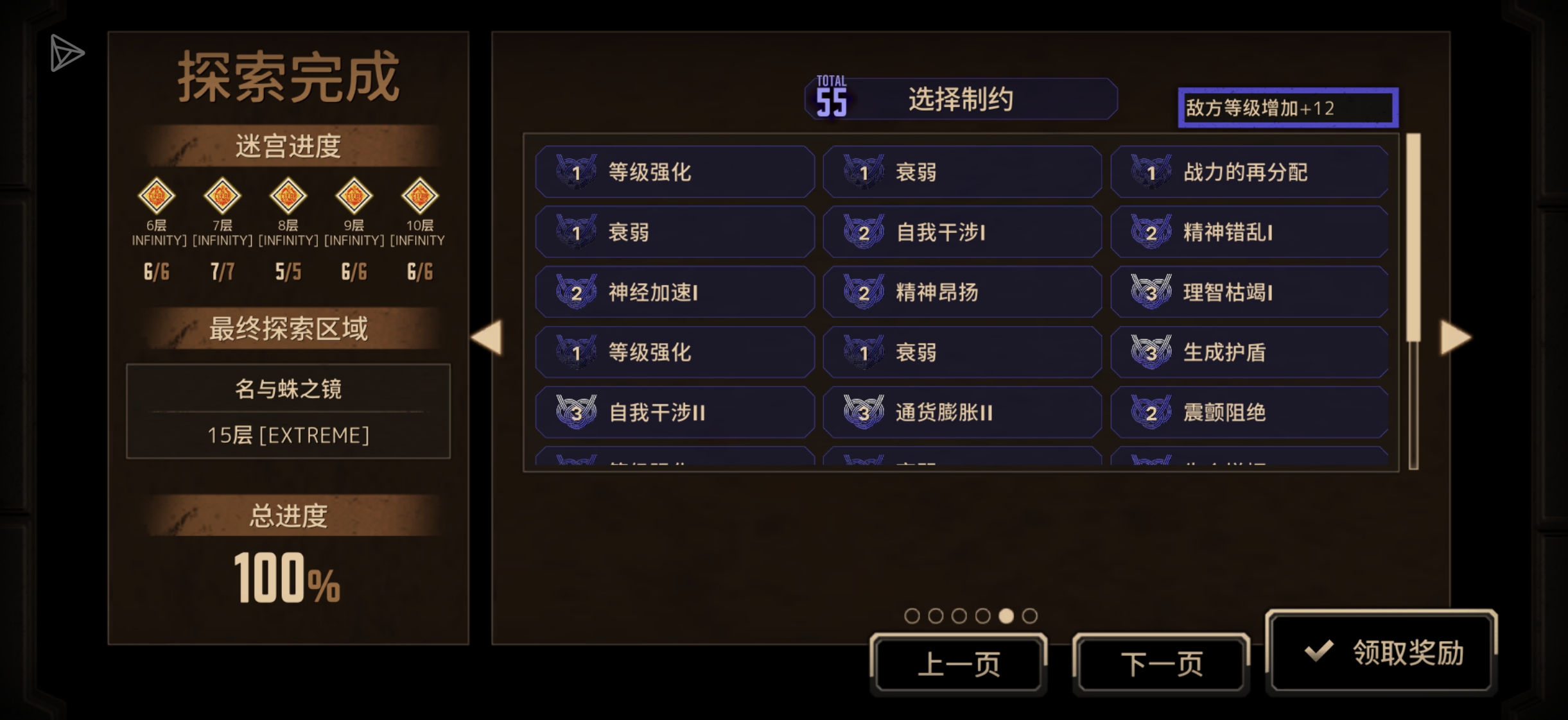Switch to the first page dot
The height and width of the screenshot is (720, 1568).
pyautogui.click(x=912, y=615)
